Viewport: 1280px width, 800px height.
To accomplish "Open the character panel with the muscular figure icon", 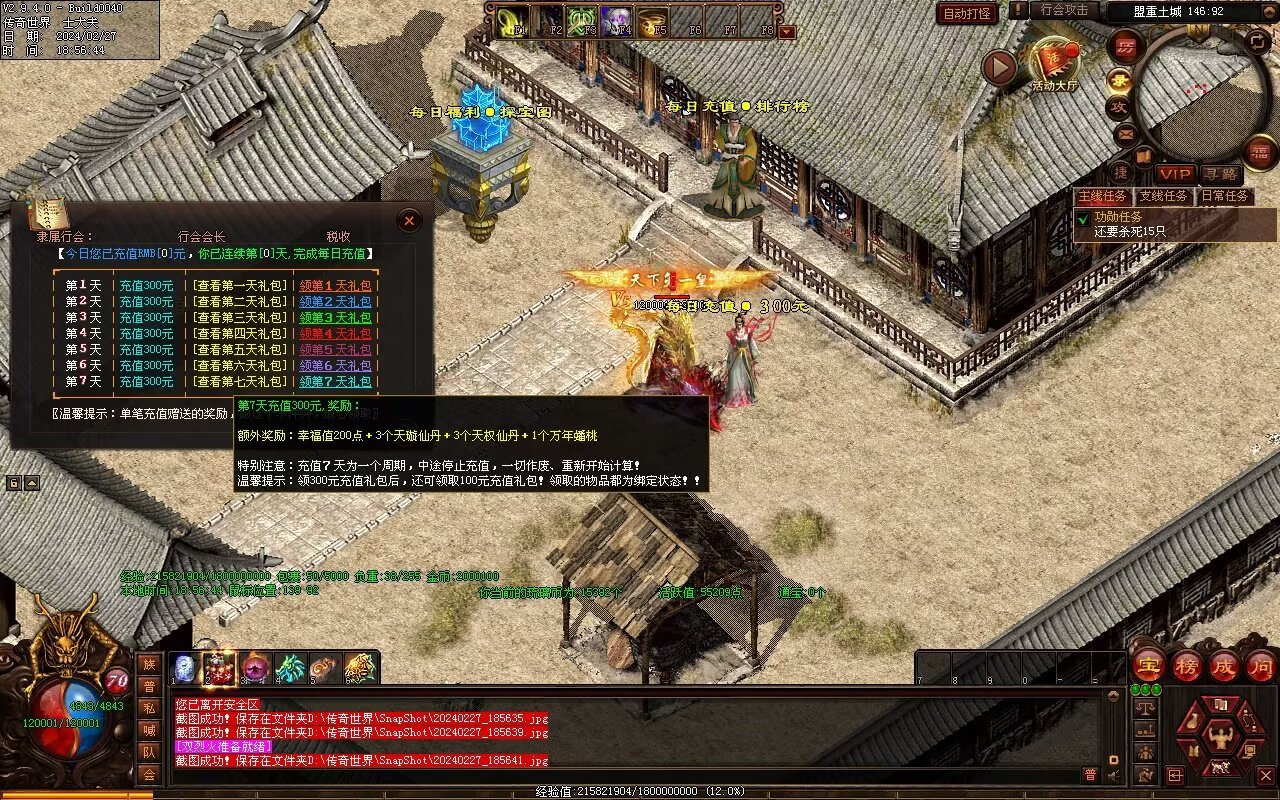I will click(x=1221, y=739).
